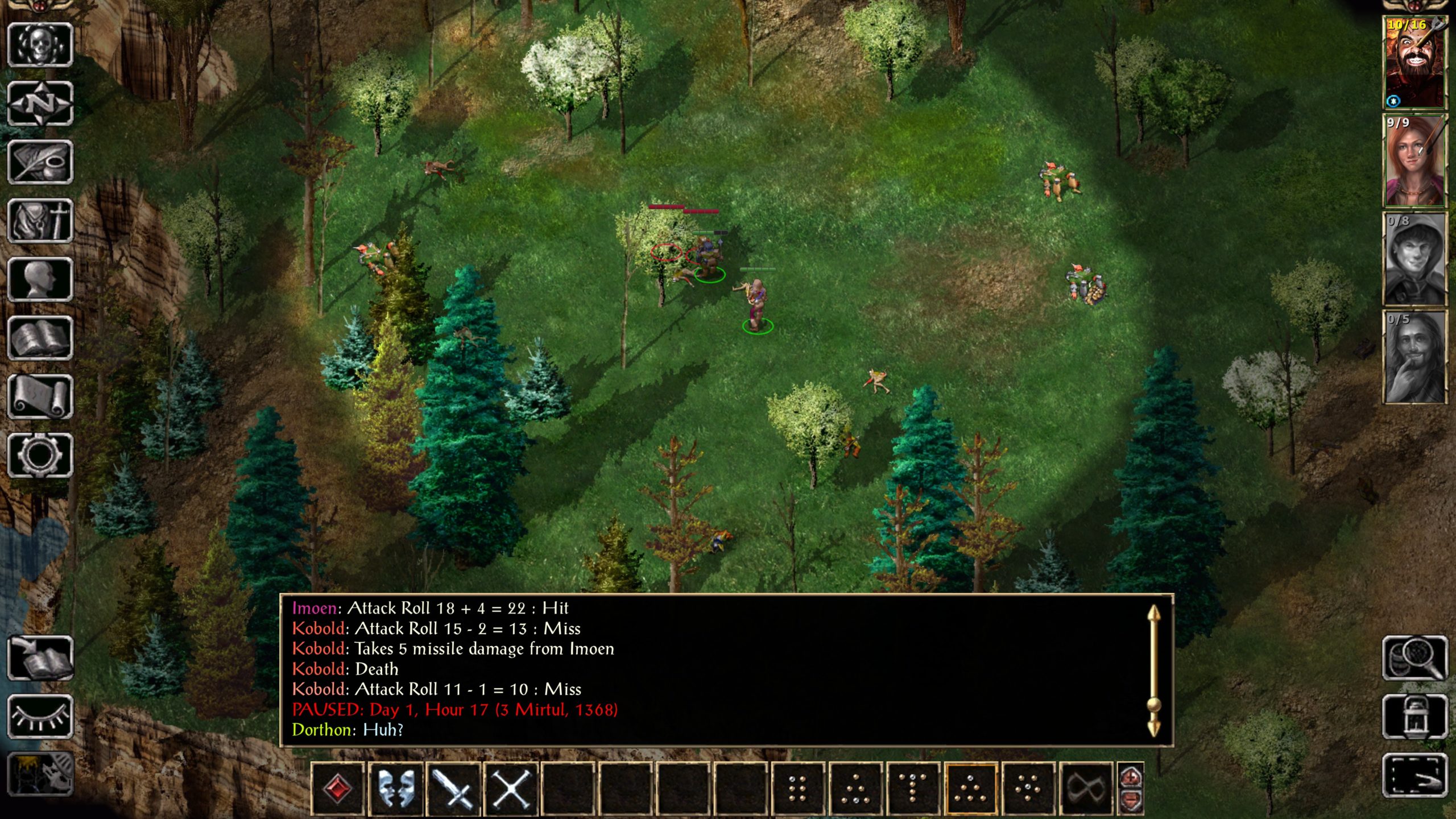Open the inventory screen
Viewport: 1456px width, 819px height.
40,221
